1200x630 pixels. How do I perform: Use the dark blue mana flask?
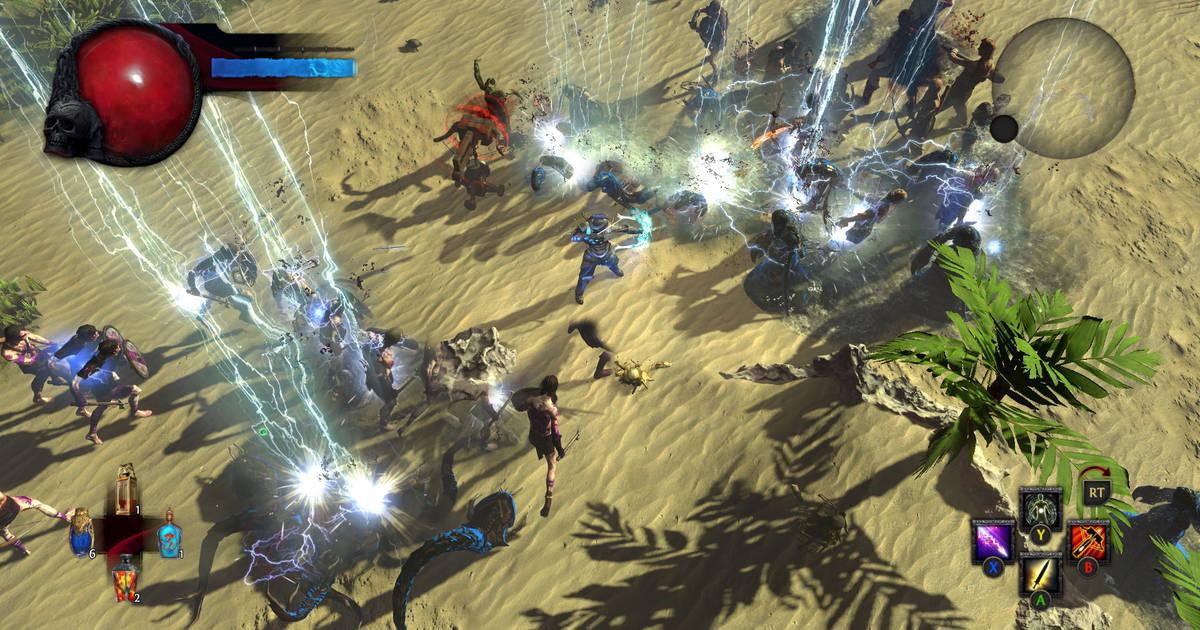point(81,533)
